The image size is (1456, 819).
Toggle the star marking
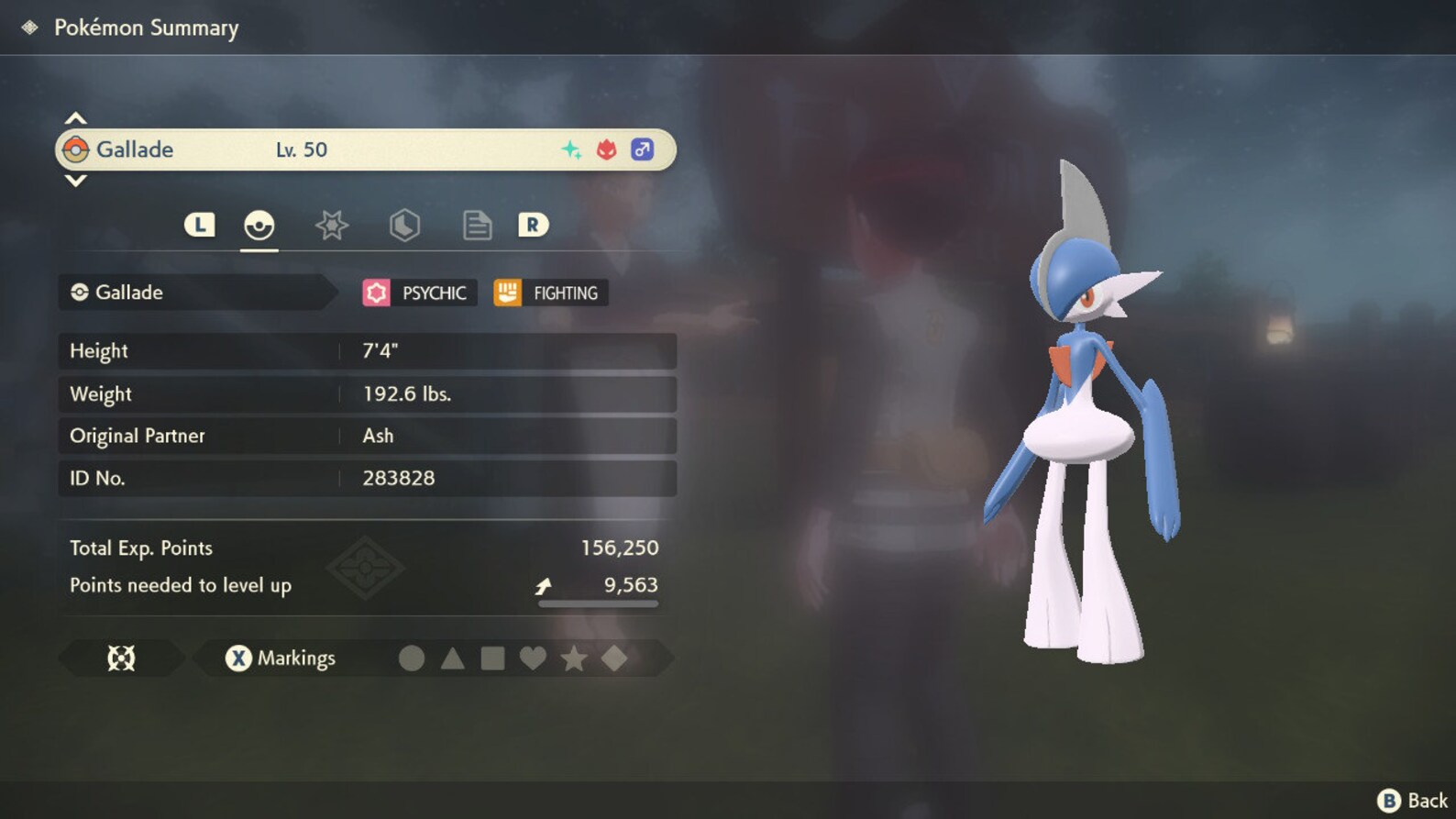click(574, 658)
